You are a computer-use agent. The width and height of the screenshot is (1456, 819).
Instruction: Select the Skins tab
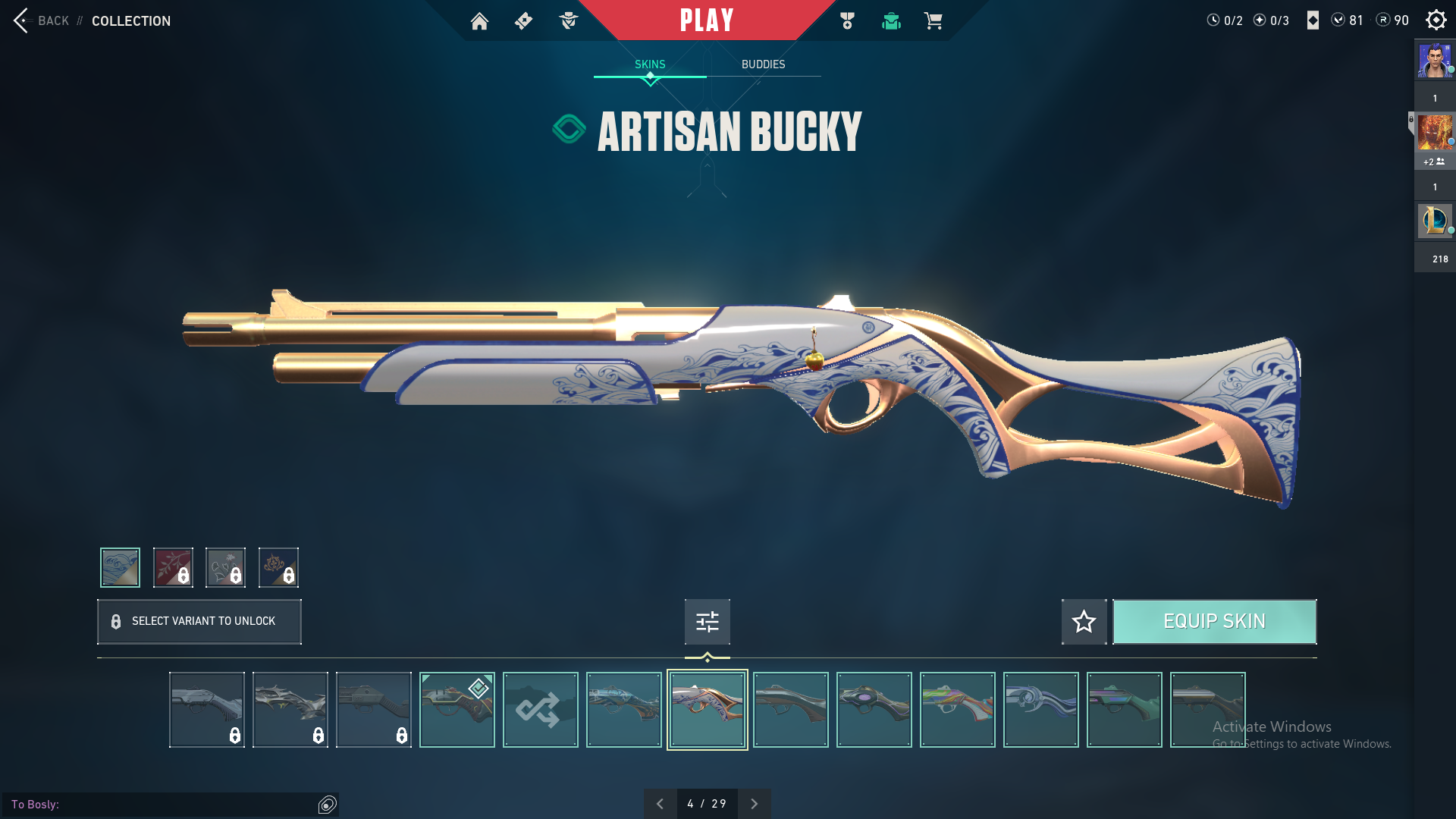650,64
